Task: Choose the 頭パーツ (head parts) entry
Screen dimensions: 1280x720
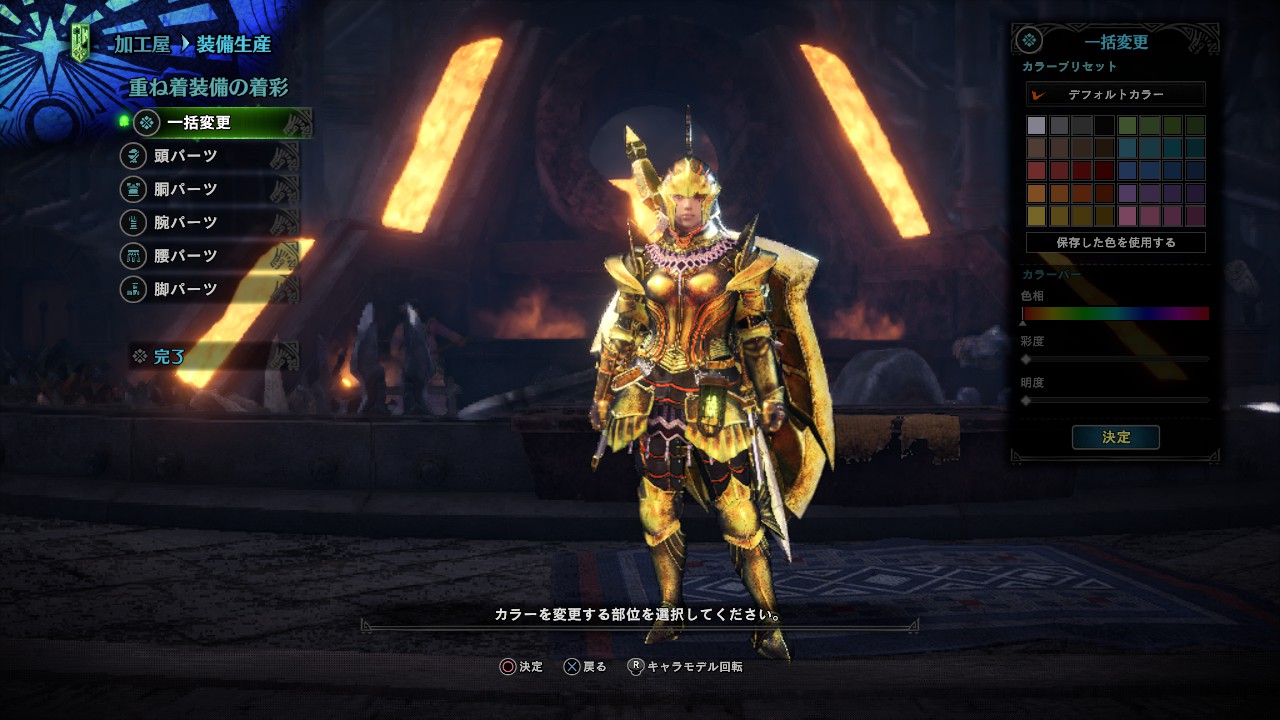Action: [185, 156]
